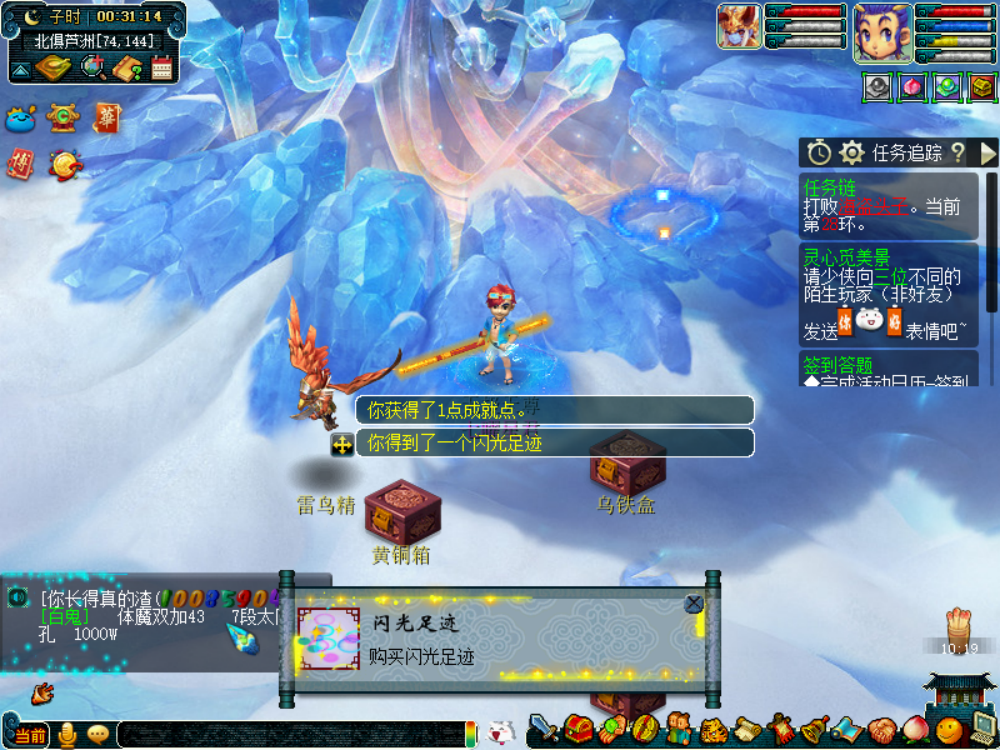Close the 闪光足迹 purchase popup
Screen dimensions: 1000x750
(x=693, y=604)
